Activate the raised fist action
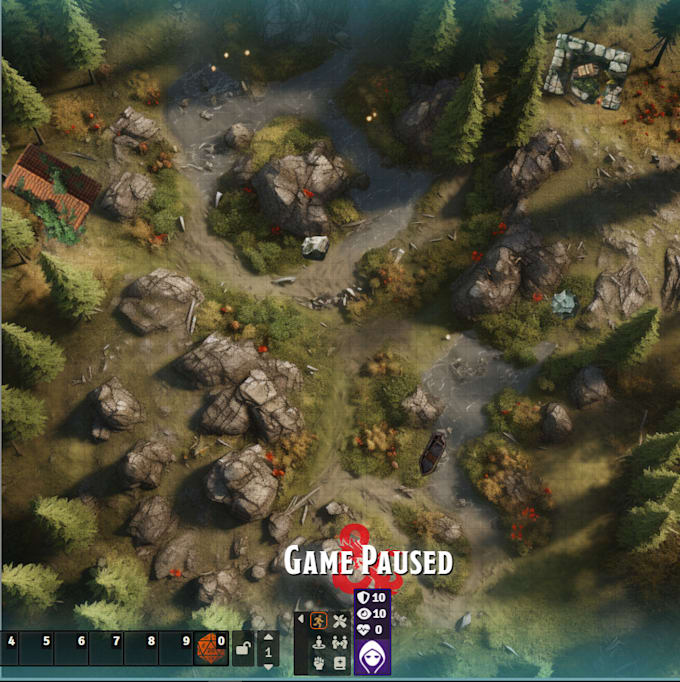 click(x=319, y=662)
